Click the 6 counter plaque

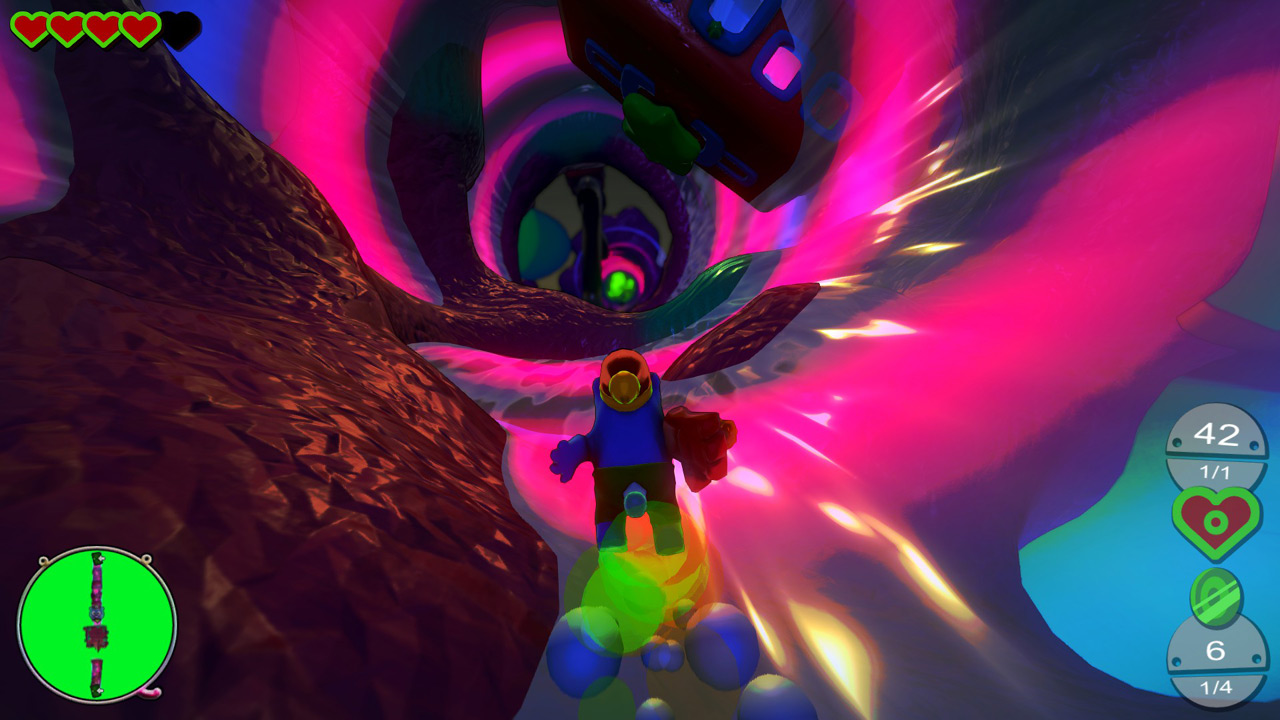tap(1215, 650)
